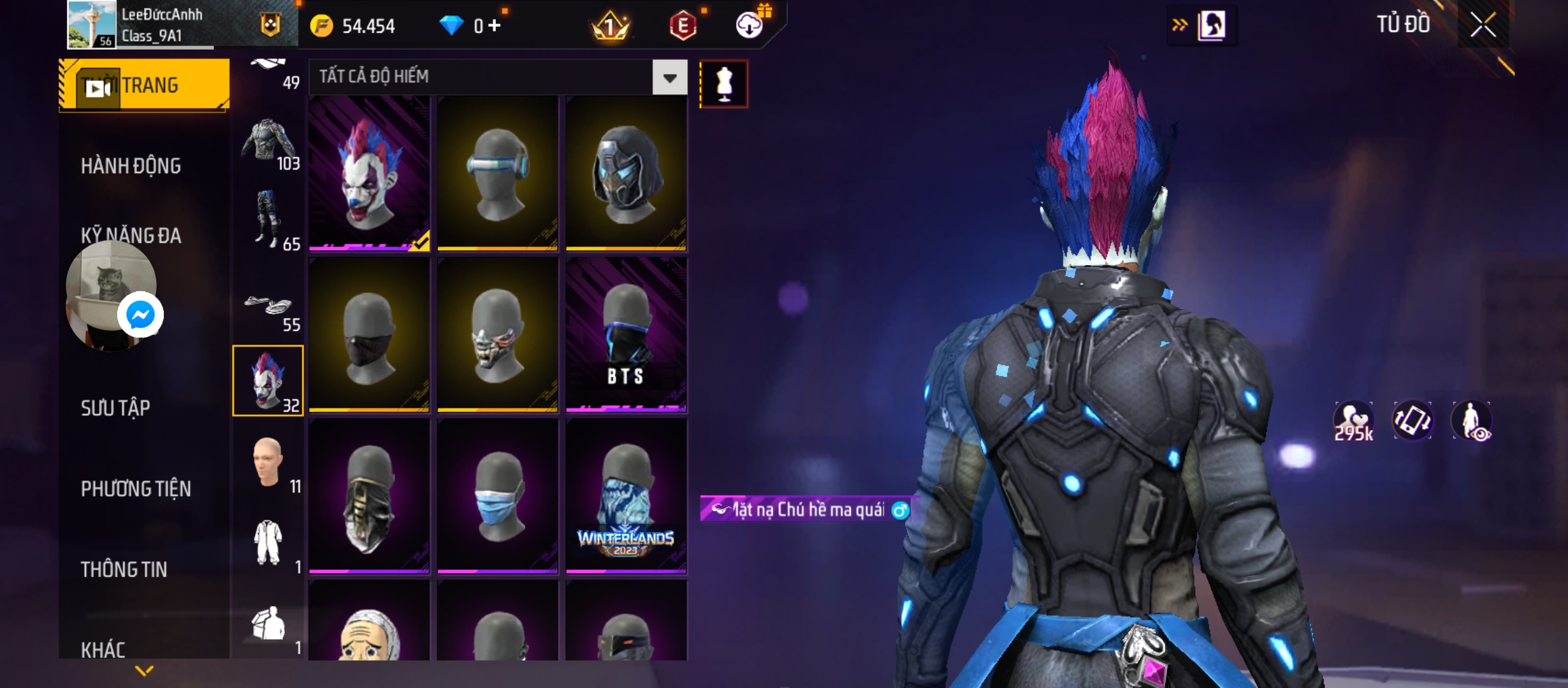Viewport: 1568px width, 688px height.
Task: Close the wardrobe with the X button
Action: click(x=1483, y=25)
